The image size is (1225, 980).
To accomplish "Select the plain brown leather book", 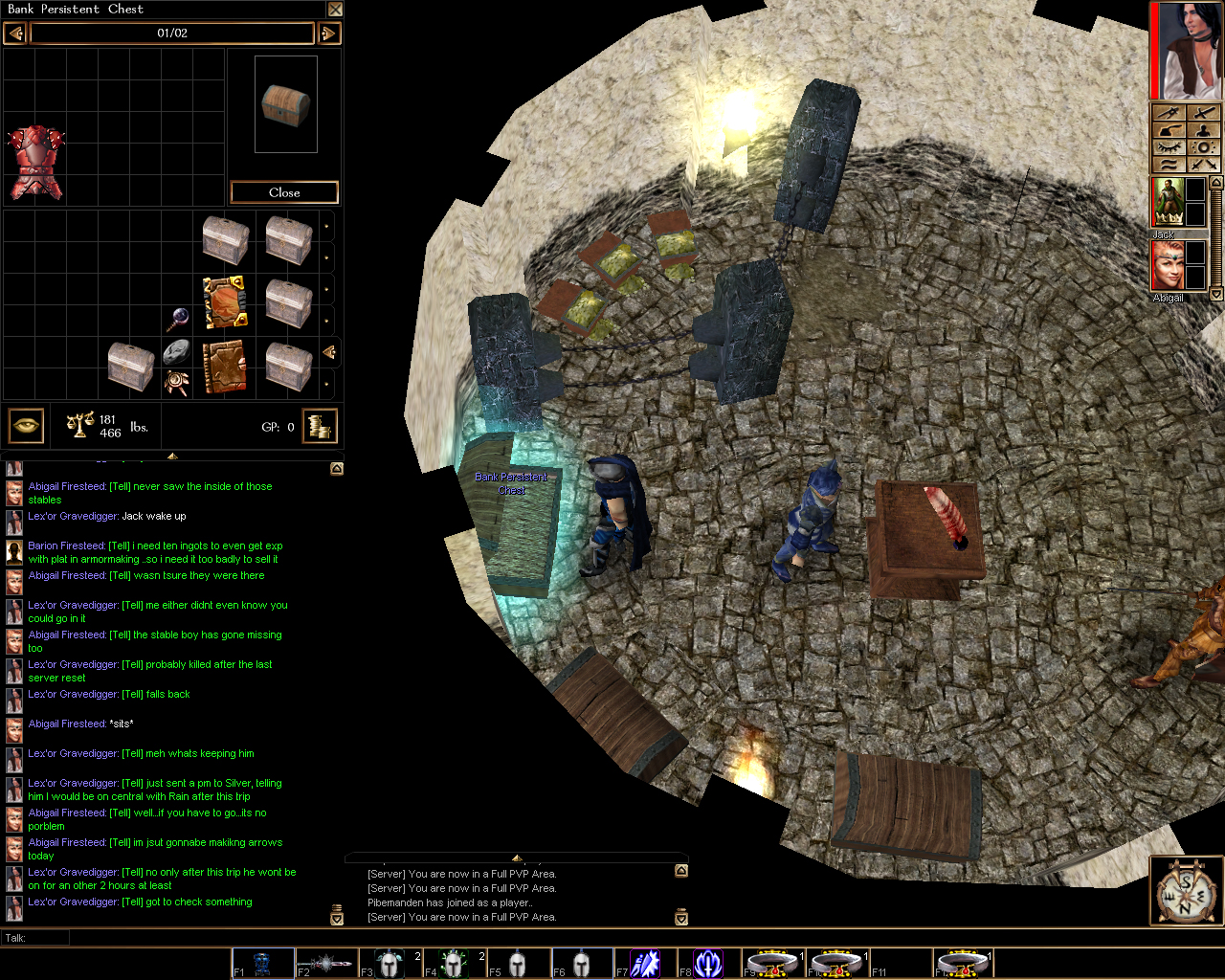I will coord(225,367).
